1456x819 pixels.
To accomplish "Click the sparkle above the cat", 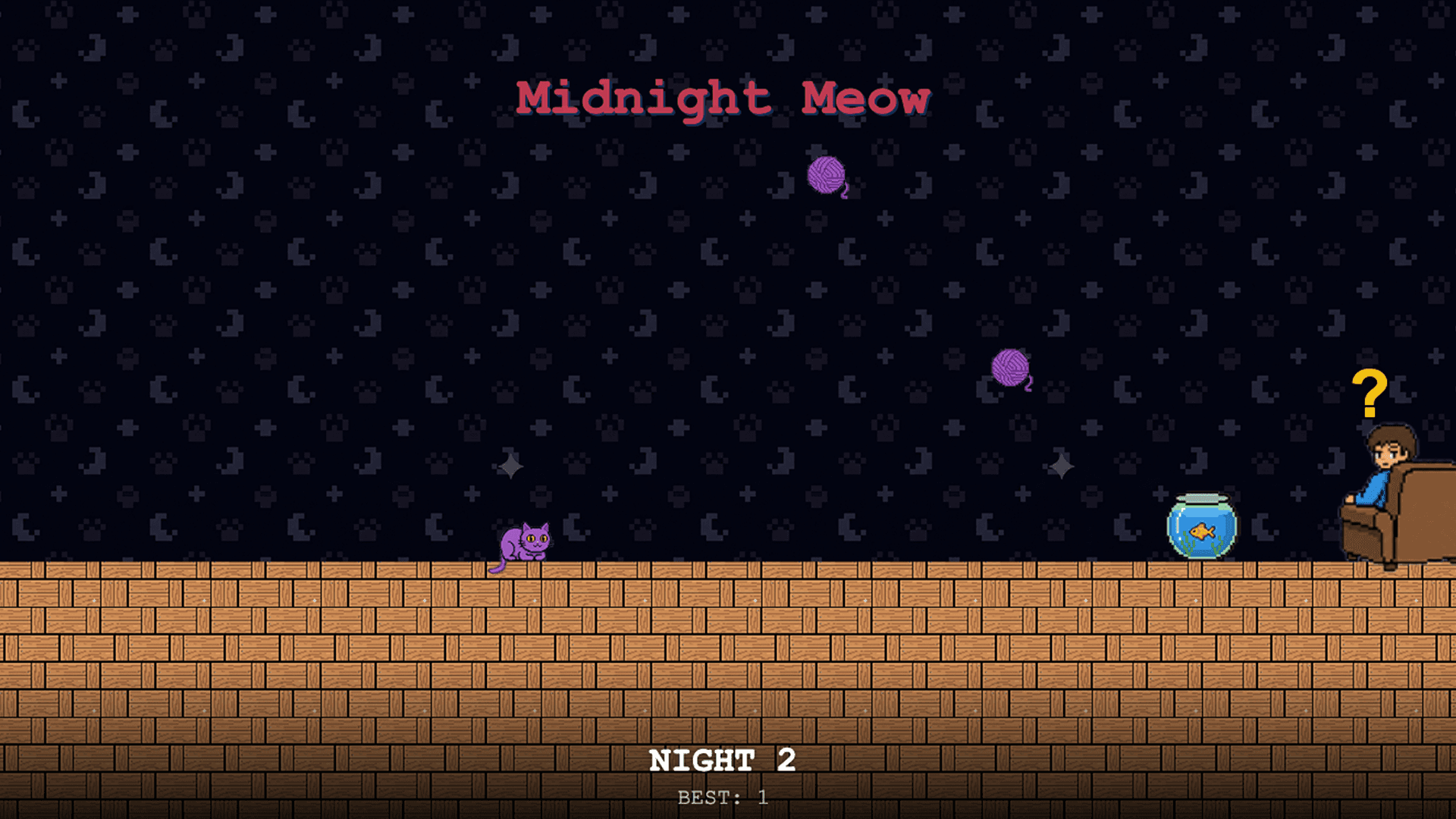I will pyautogui.click(x=510, y=465).
